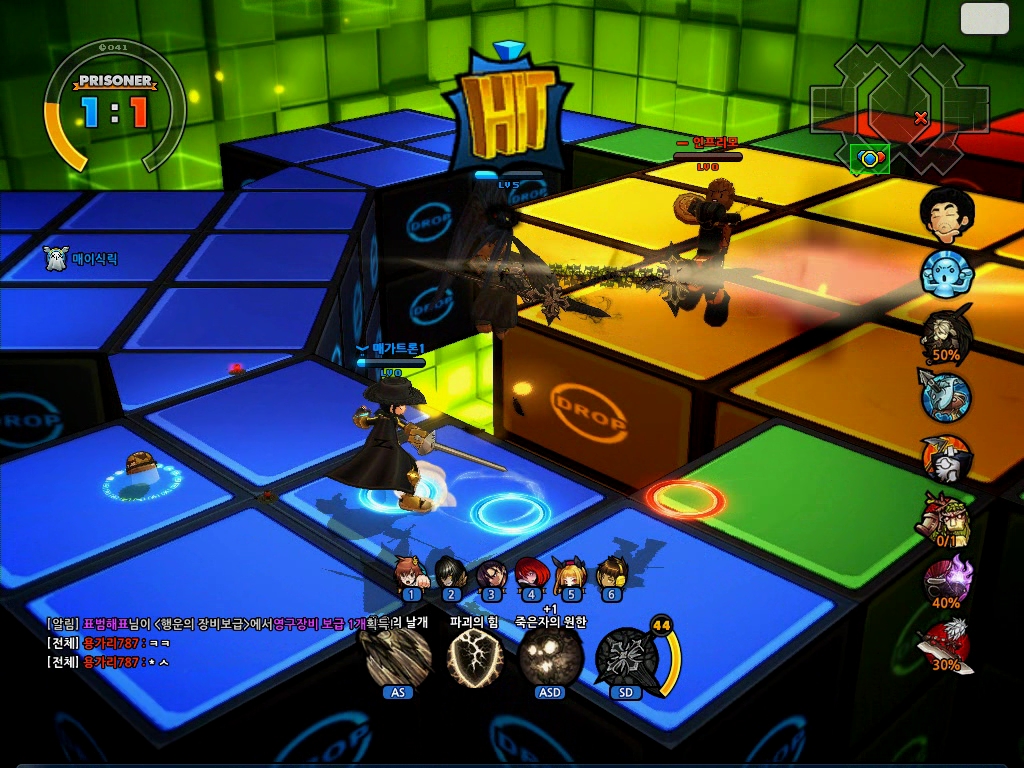Use the cracked shield skill icon
Image resolution: width=1024 pixels, height=768 pixels.
click(473, 658)
